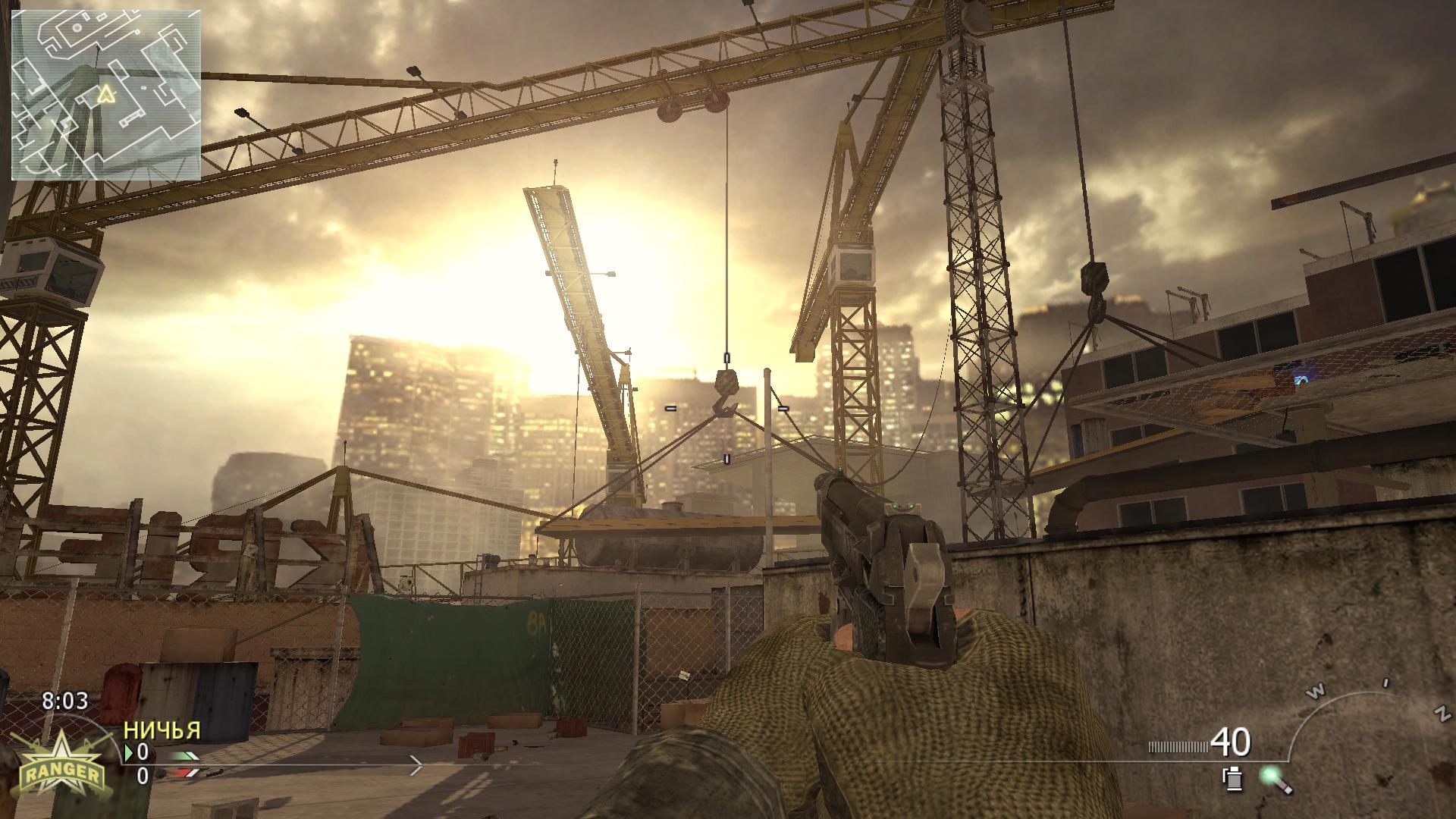Click the minimap in the corner
The width and height of the screenshot is (1456, 819).
click(x=106, y=96)
